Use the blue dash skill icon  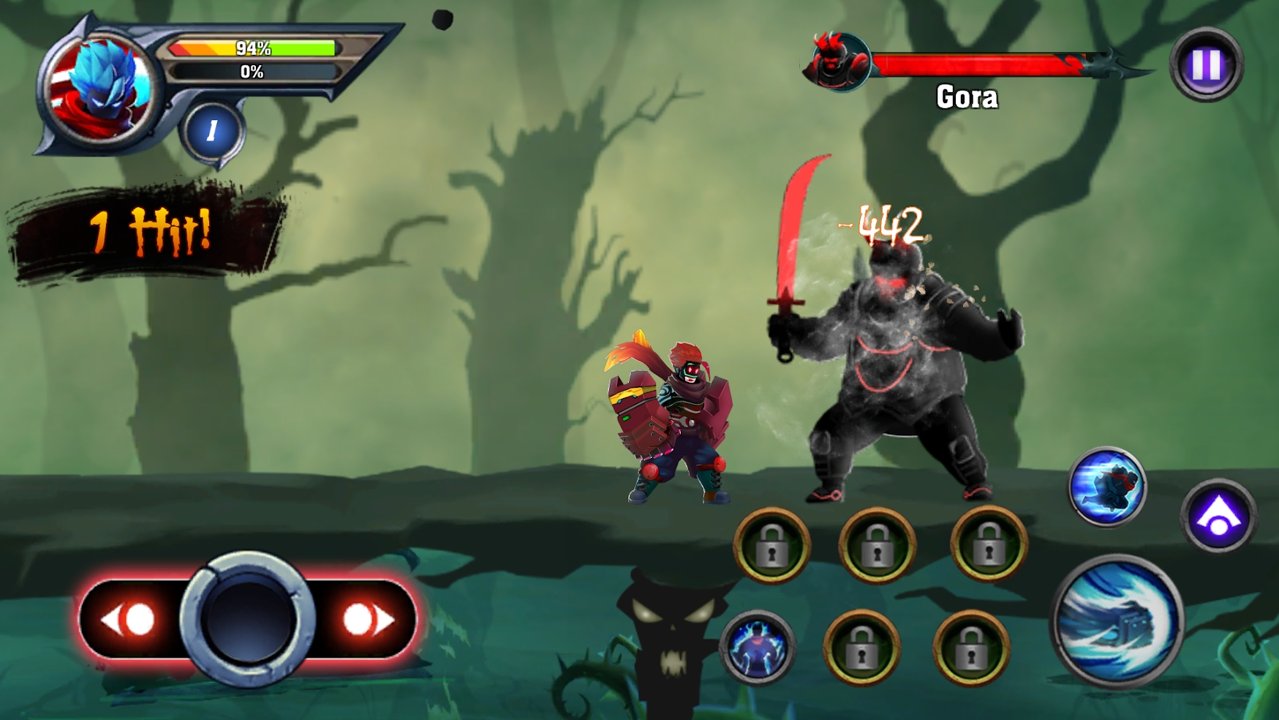[1107, 487]
